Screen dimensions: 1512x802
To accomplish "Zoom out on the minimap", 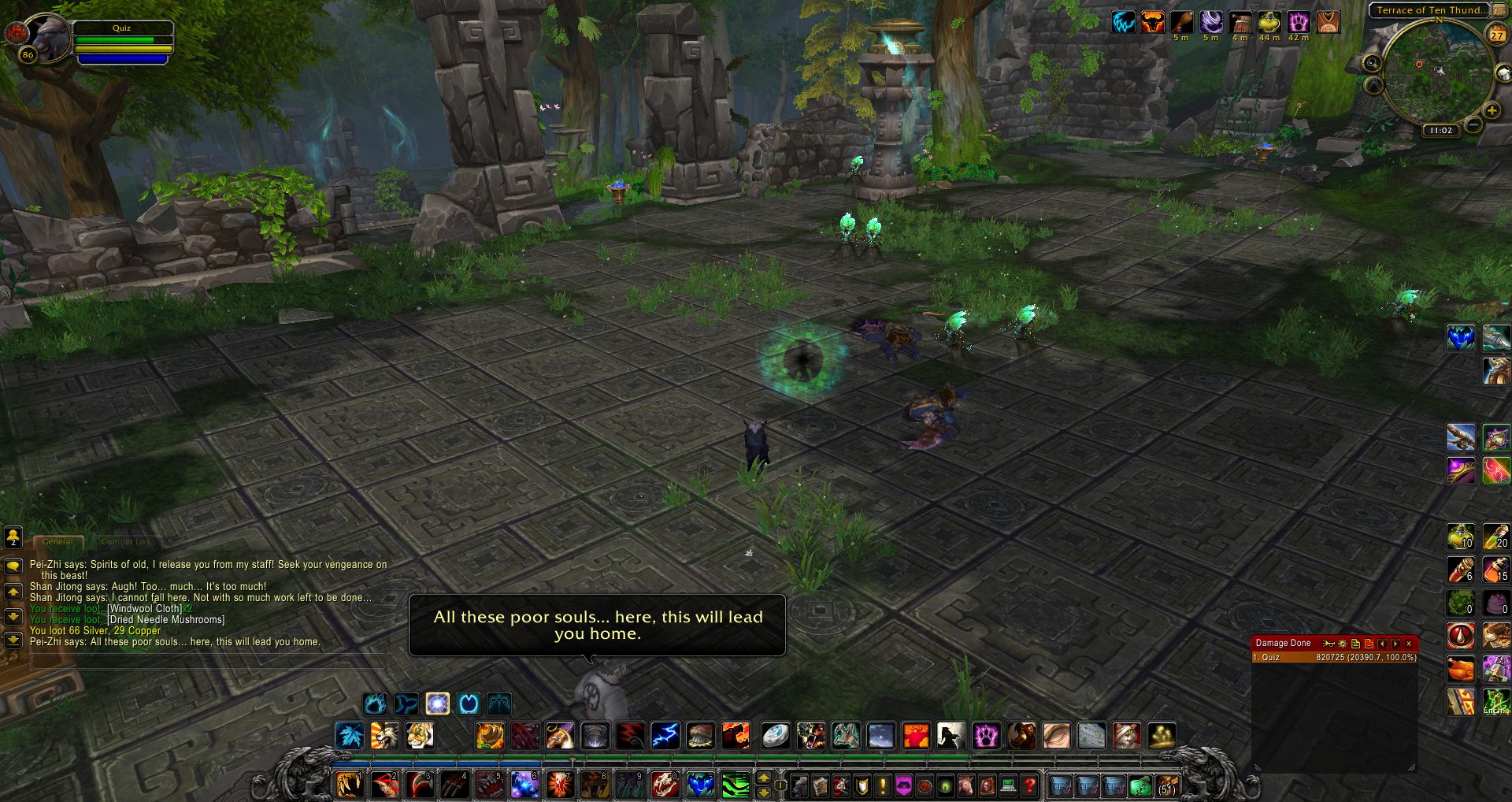I will tap(1474, 125).
